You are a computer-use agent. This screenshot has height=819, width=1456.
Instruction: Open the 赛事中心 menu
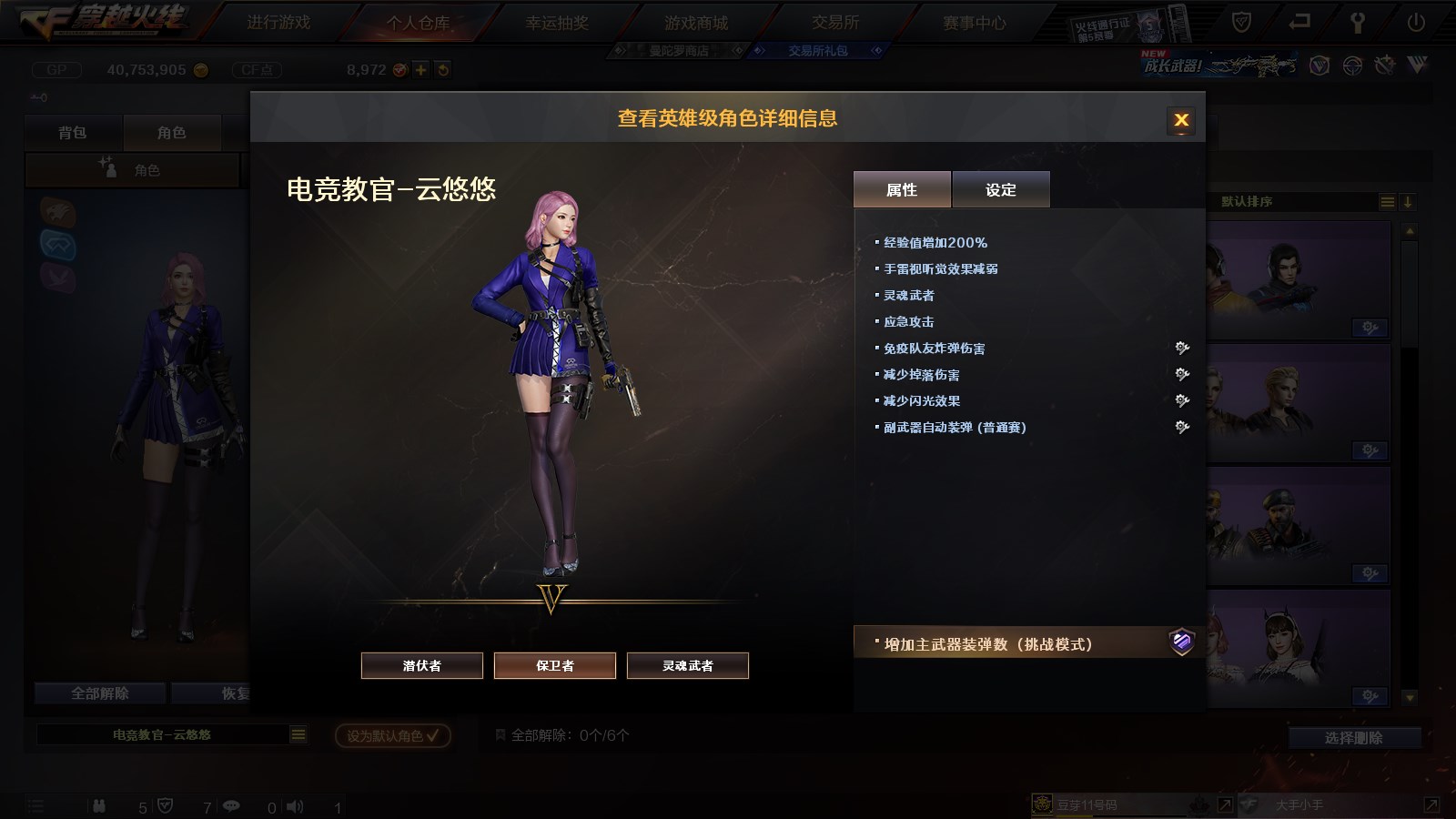(975, 23)
